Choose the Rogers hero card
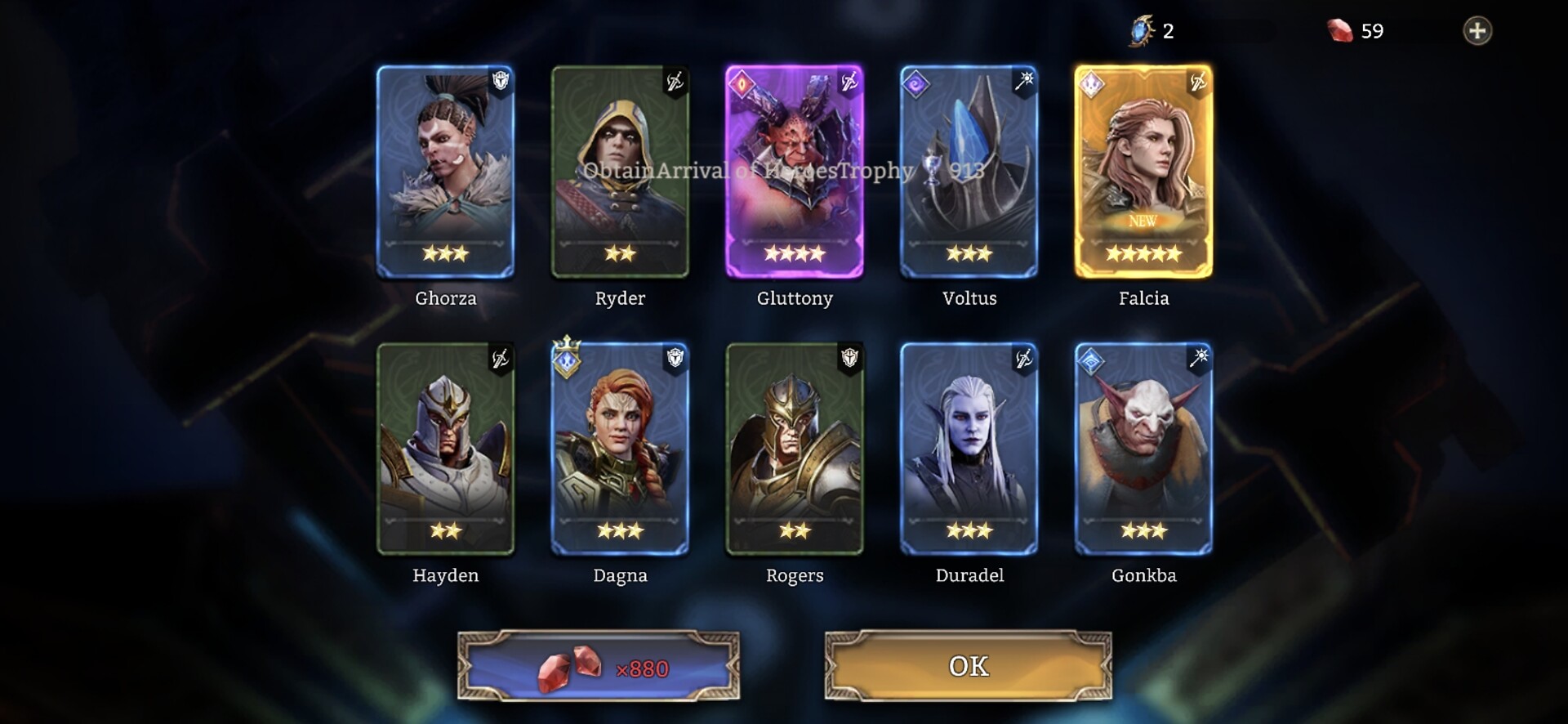Viewport: 1568px width, 724px height. tap(795, 449)
